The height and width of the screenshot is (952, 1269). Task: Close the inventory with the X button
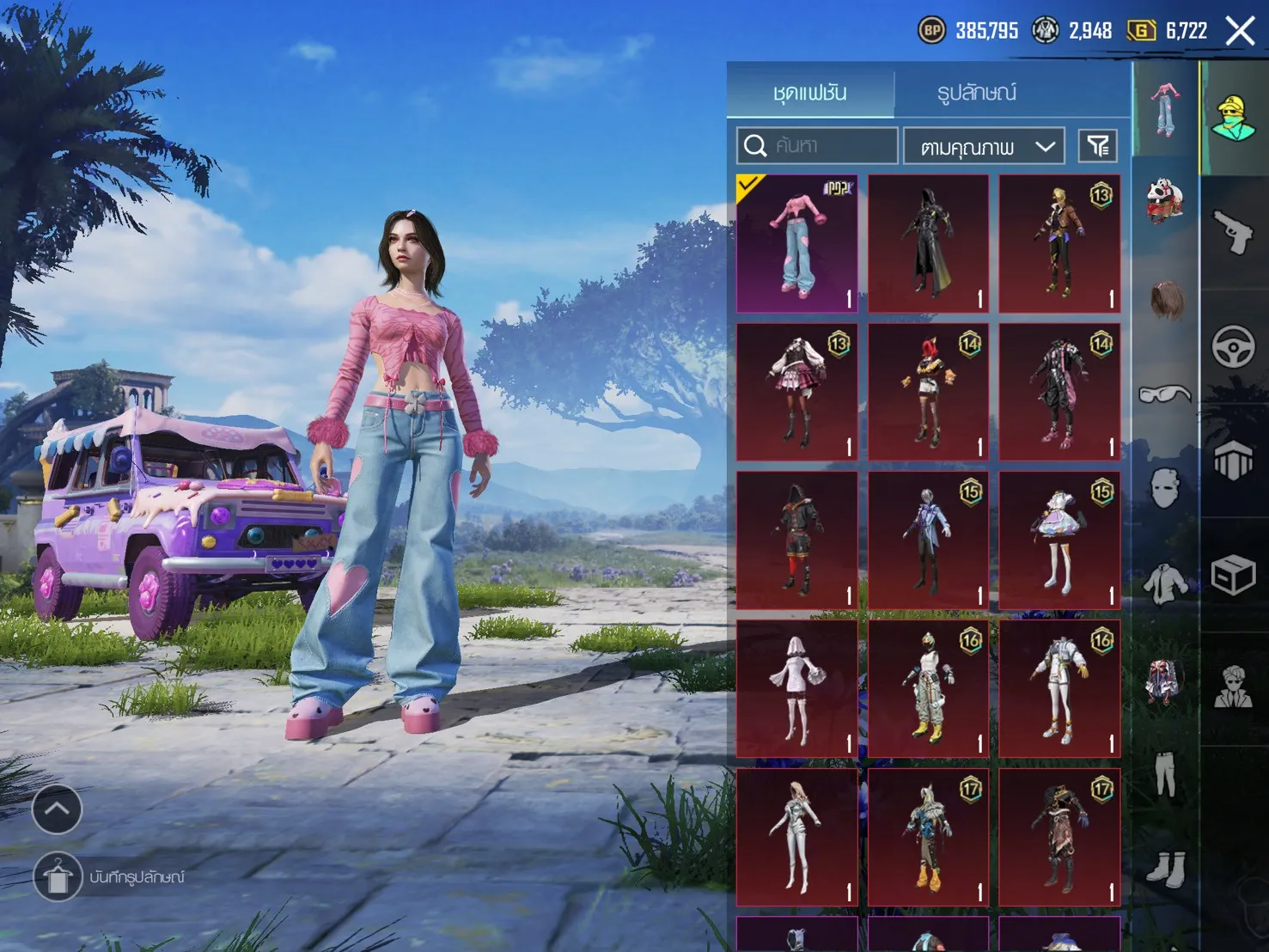[1240, 32]
